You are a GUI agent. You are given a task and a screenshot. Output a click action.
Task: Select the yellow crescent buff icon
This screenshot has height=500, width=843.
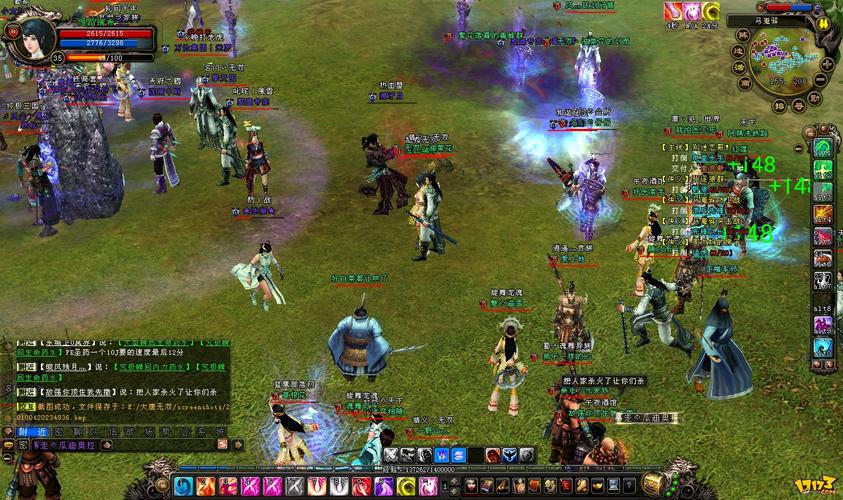pos(711,11)
